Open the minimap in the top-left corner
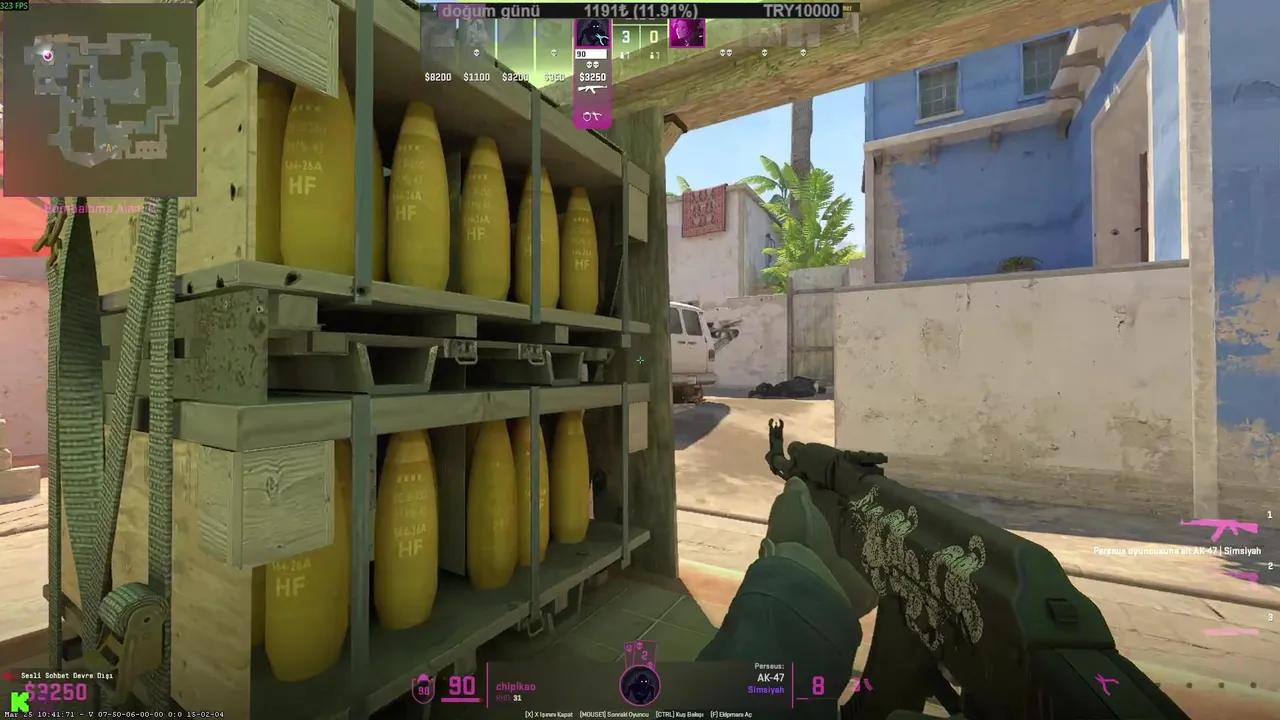 coord(100,100)
